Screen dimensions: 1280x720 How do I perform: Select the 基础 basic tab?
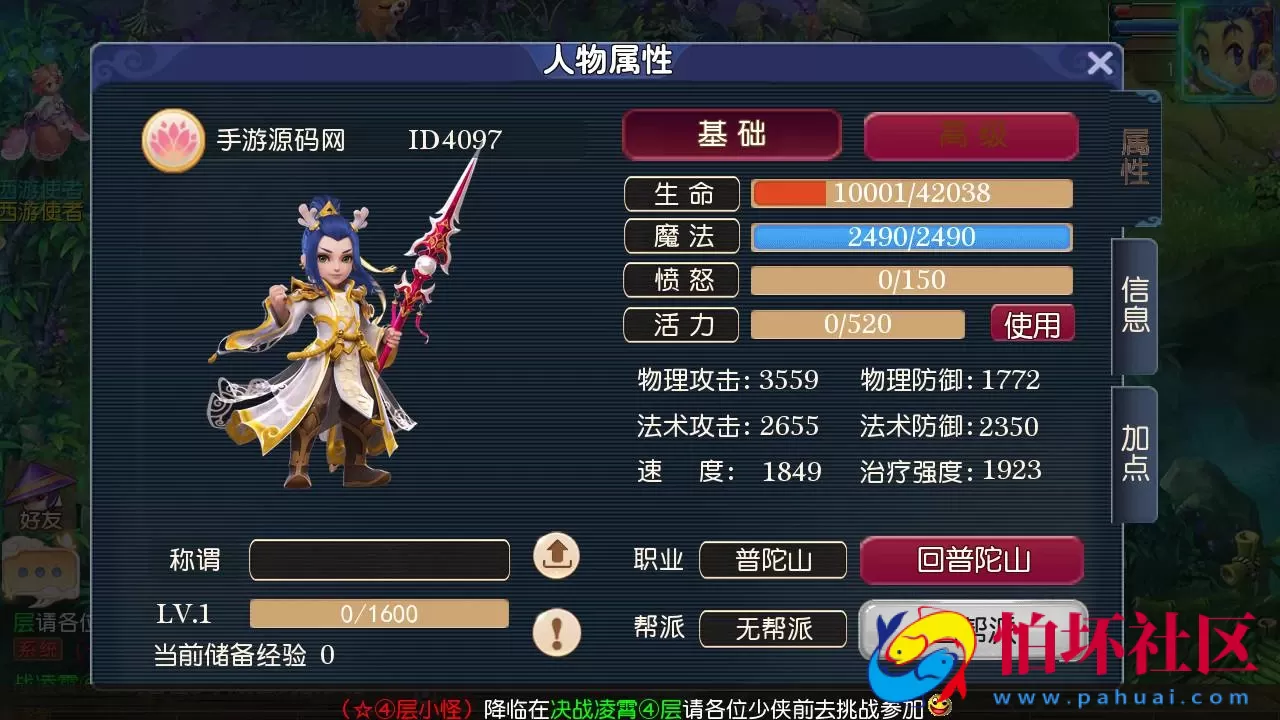point(731,135)
